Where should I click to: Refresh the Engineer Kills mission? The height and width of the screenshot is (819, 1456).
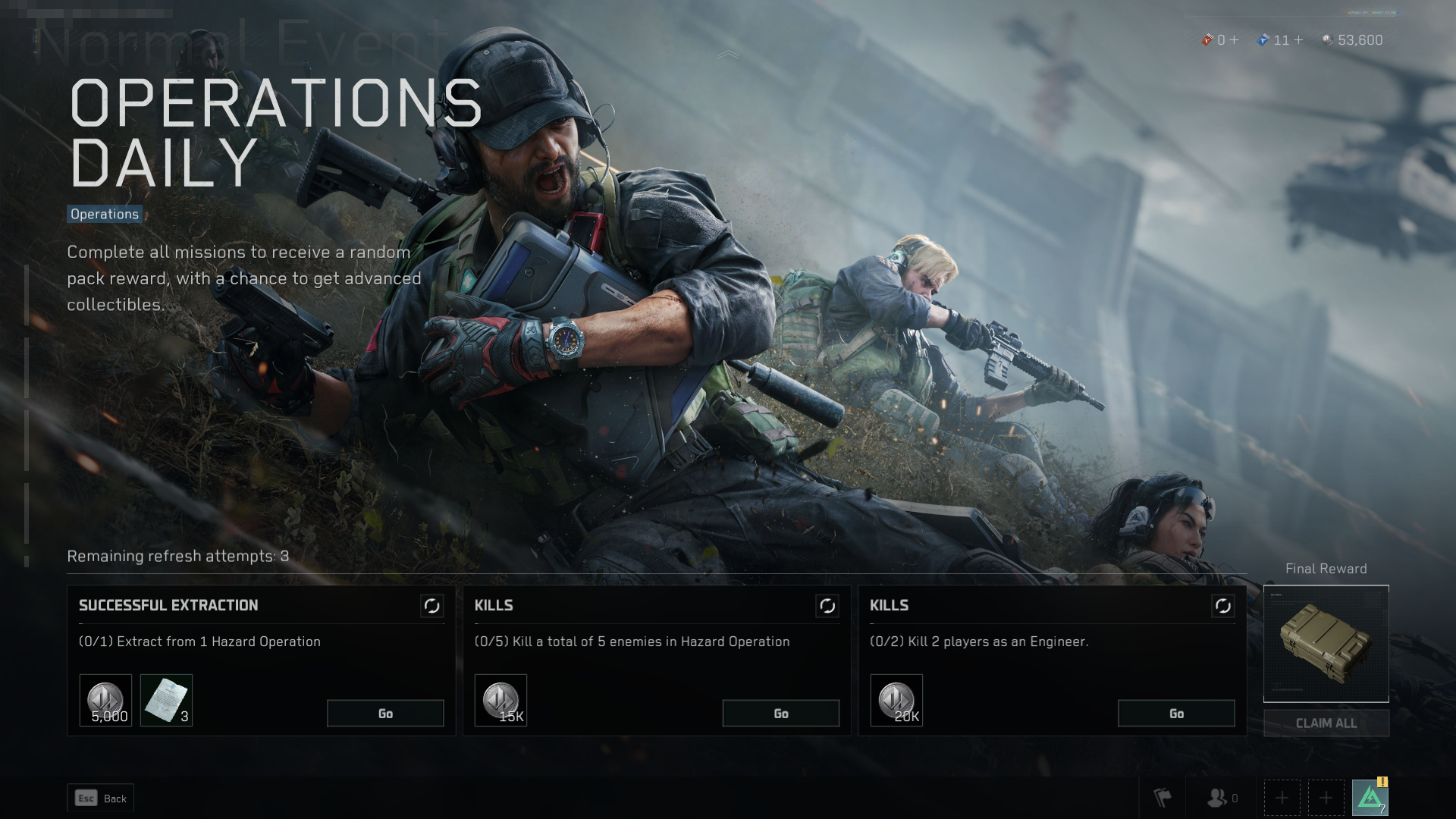[x=1222, y=607]
